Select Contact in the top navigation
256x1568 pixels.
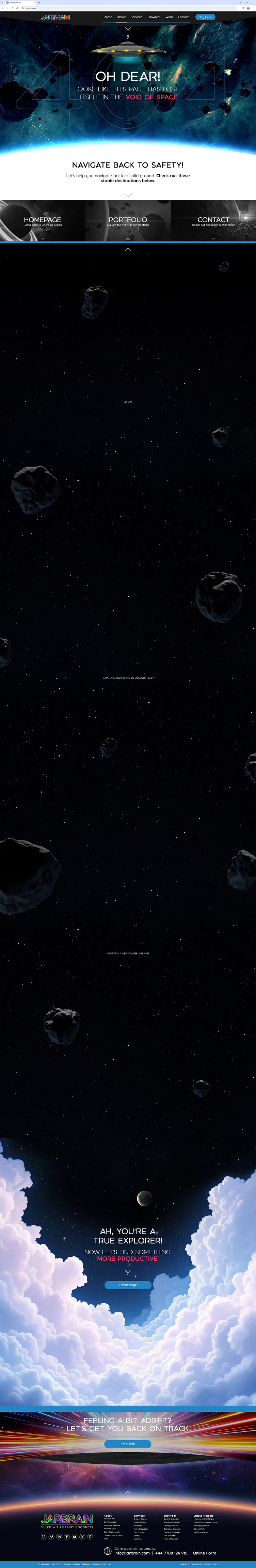point(183,17)
